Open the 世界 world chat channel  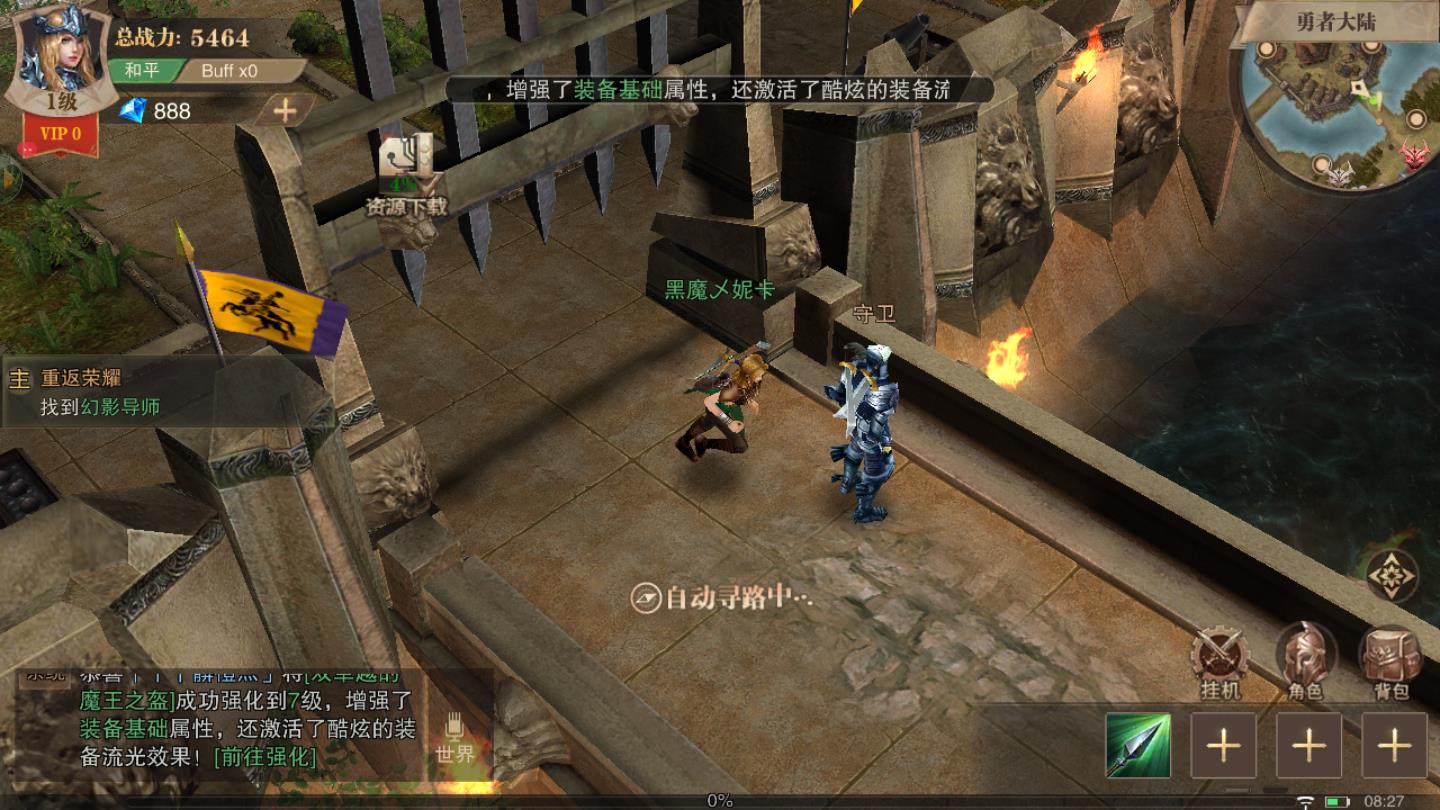point(455,738)
